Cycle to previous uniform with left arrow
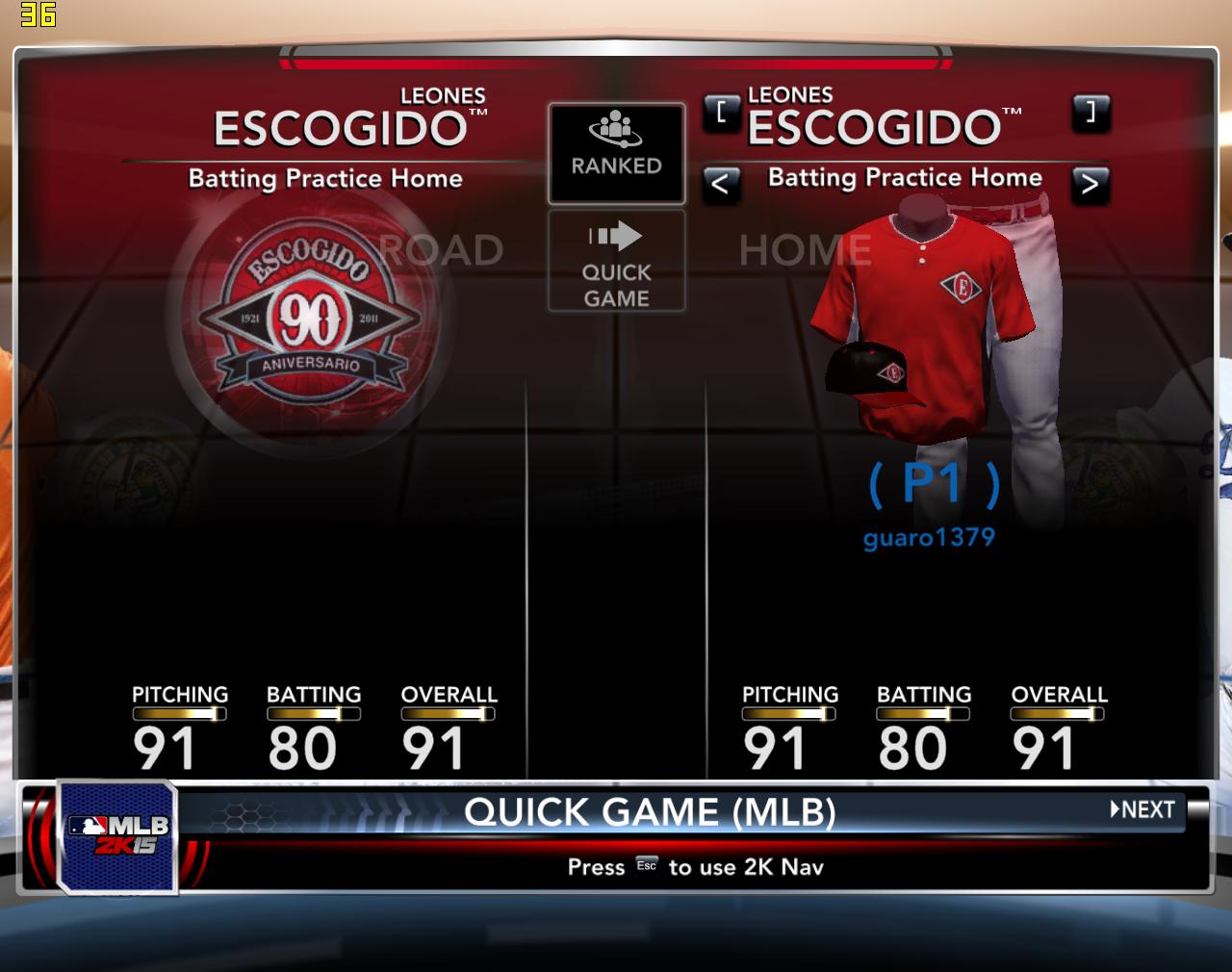Image resolution: width=1232 pixels, height=972 pixels. [x=721, y=183]
